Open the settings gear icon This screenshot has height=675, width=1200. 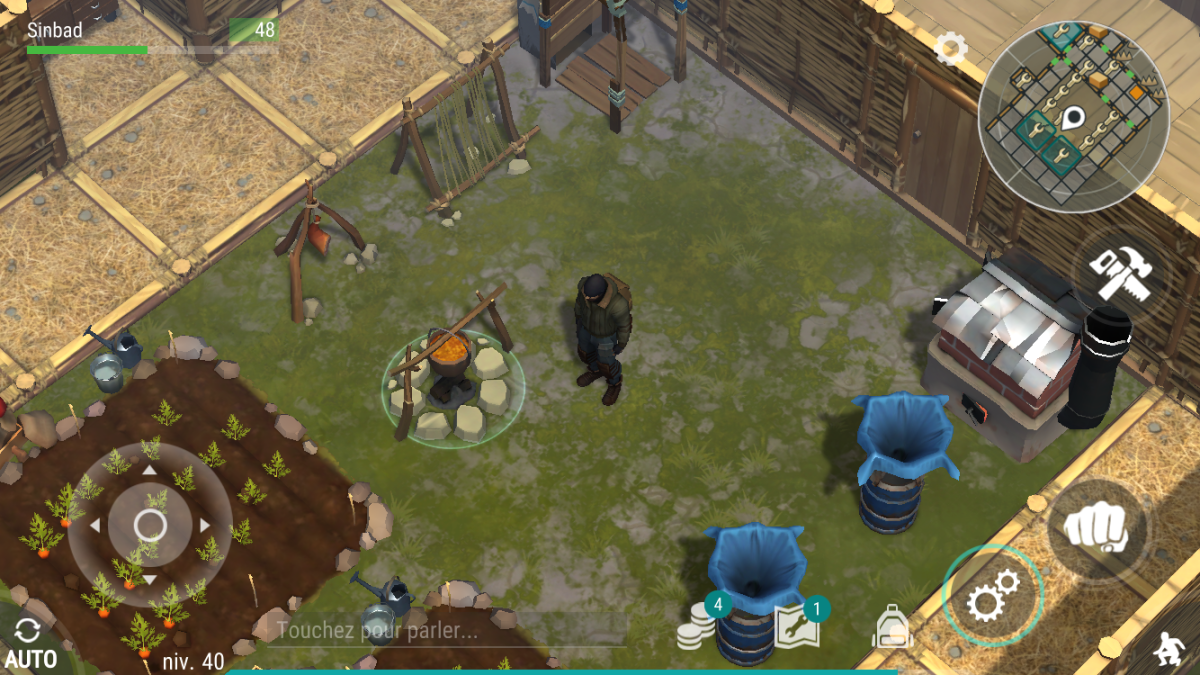click(x=950, y=47)
